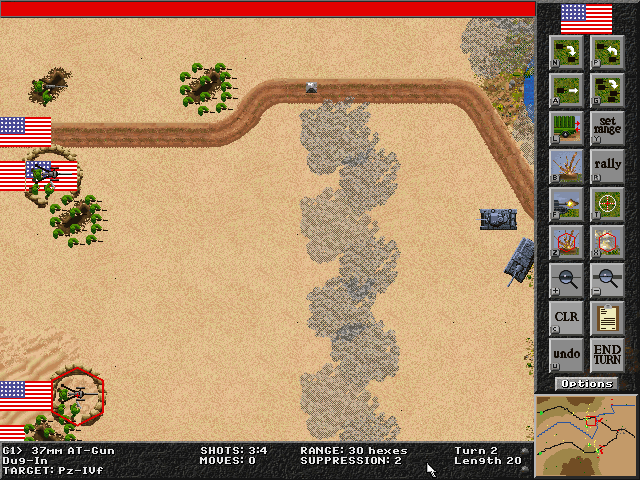Fire with the tank firing button
This screenshot has height=480, width=640.
coord(568,203)
